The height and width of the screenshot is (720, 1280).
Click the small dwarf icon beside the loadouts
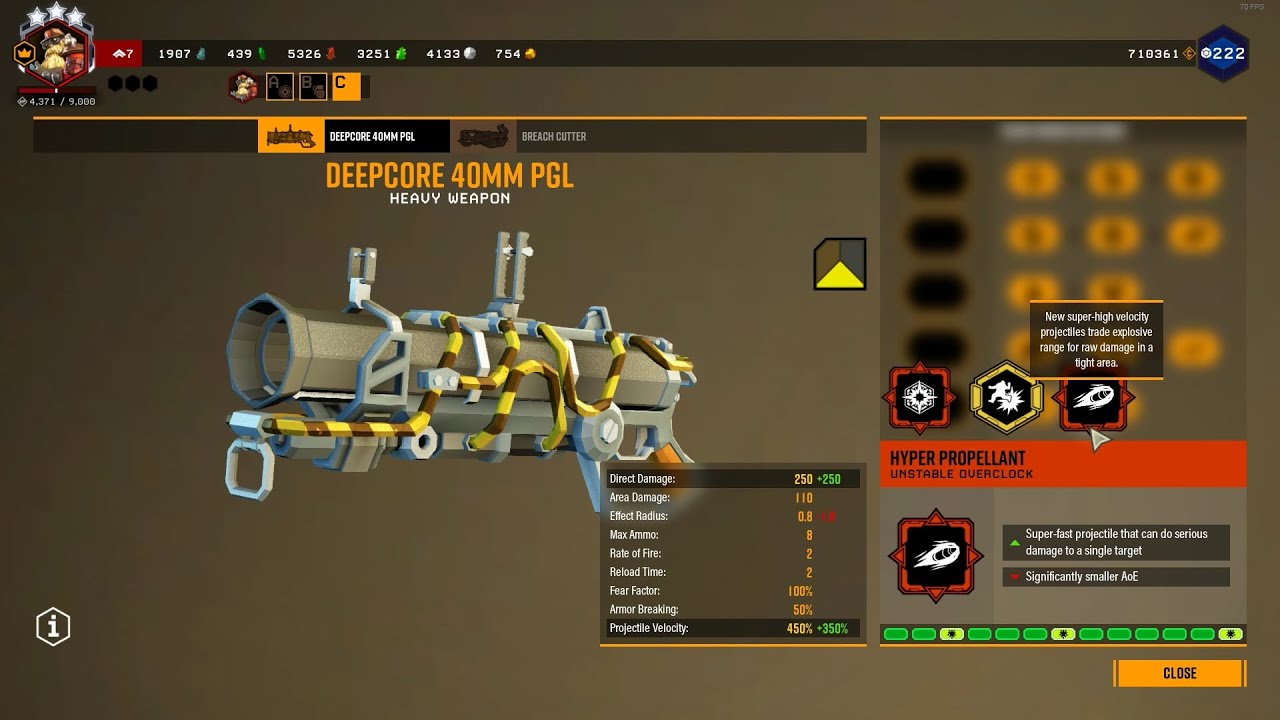pyautogui.click(x=243, y=87)
